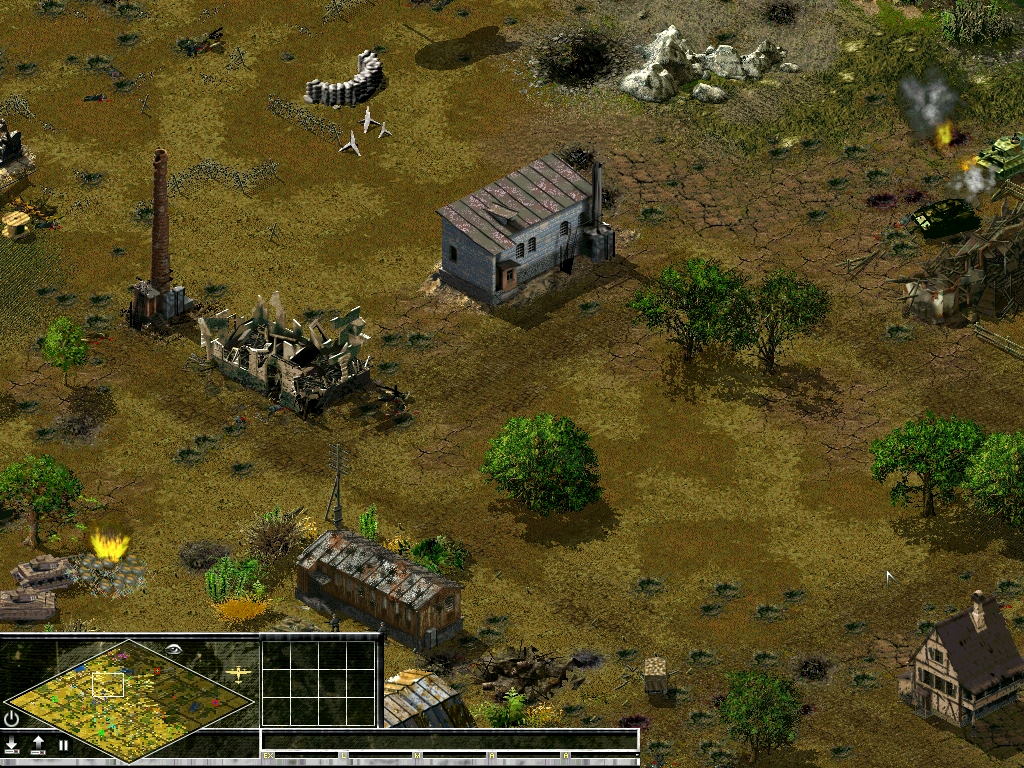Screen dimensions: 1024x768
Task: Click the power button icon
Action: 12,718
